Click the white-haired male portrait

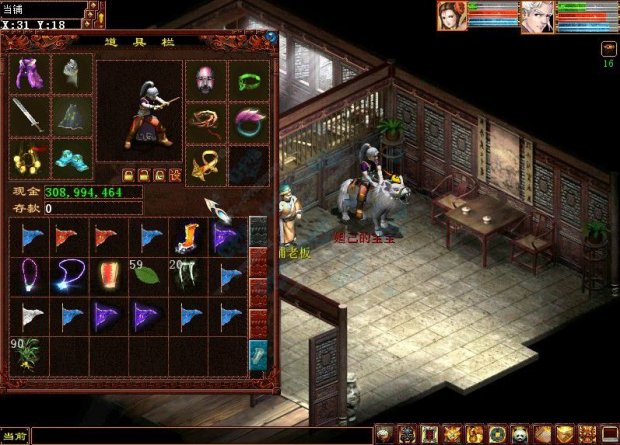537,16
